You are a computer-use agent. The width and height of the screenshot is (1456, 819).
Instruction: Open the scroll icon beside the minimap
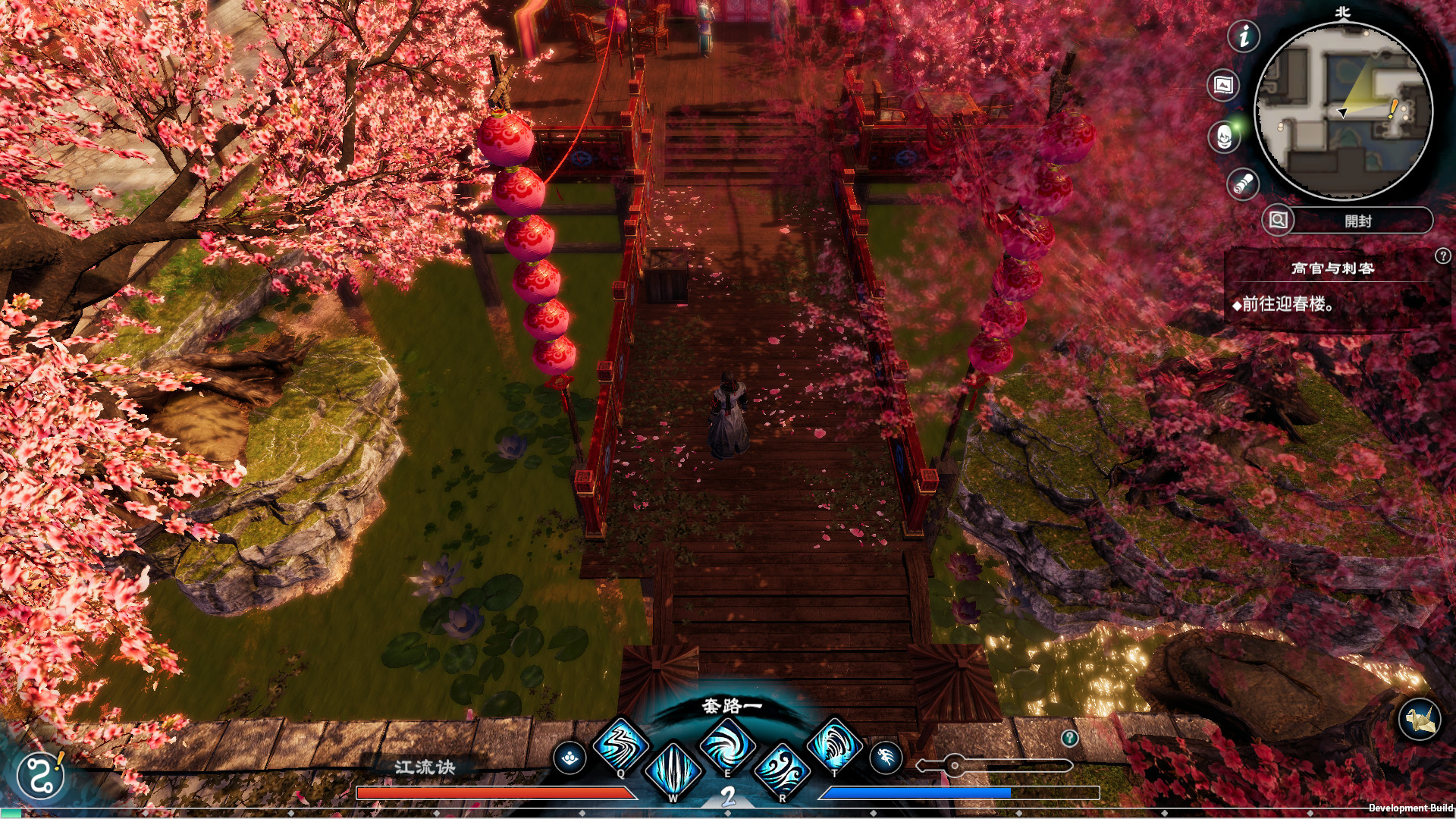click(x=1243, y=184)
